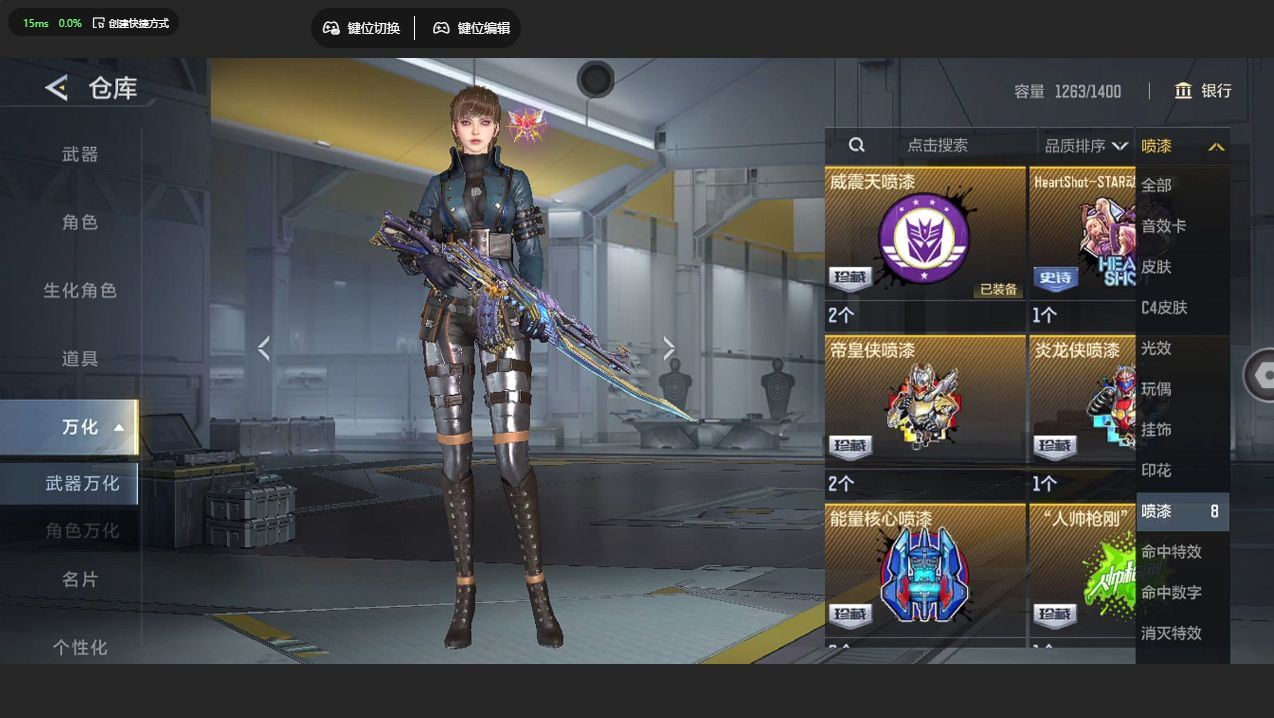This screenshot has height=718, width=1274.
Task: Select the 生化角色 category
Action: [80, 290]
